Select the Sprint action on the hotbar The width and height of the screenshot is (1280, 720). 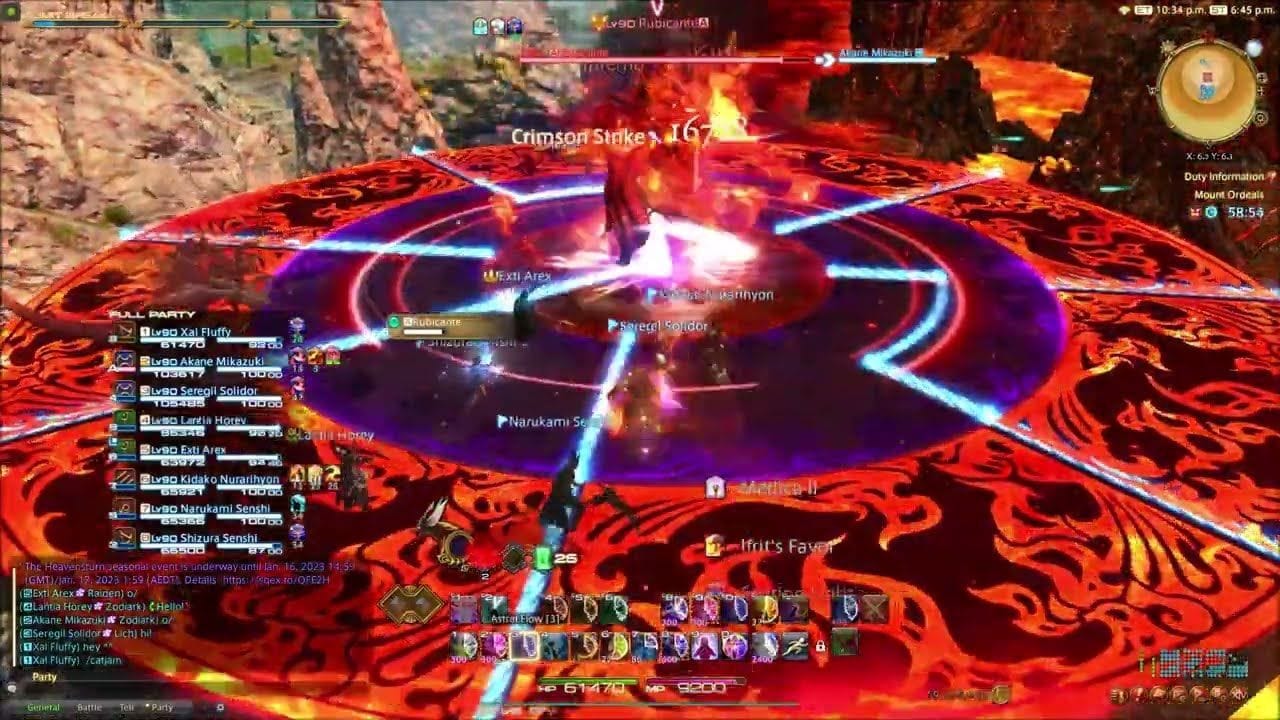tap(796, 645)
